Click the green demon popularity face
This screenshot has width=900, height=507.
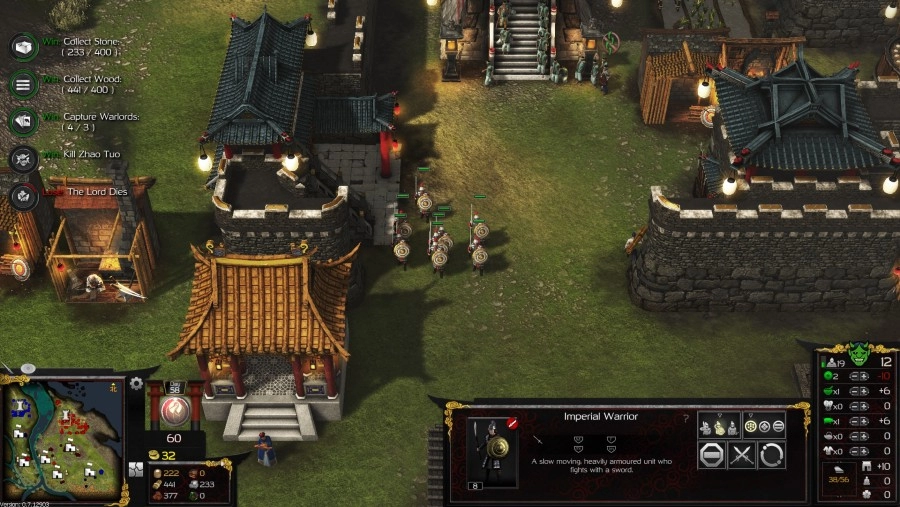pyautogui.click(x=857, y=355)
